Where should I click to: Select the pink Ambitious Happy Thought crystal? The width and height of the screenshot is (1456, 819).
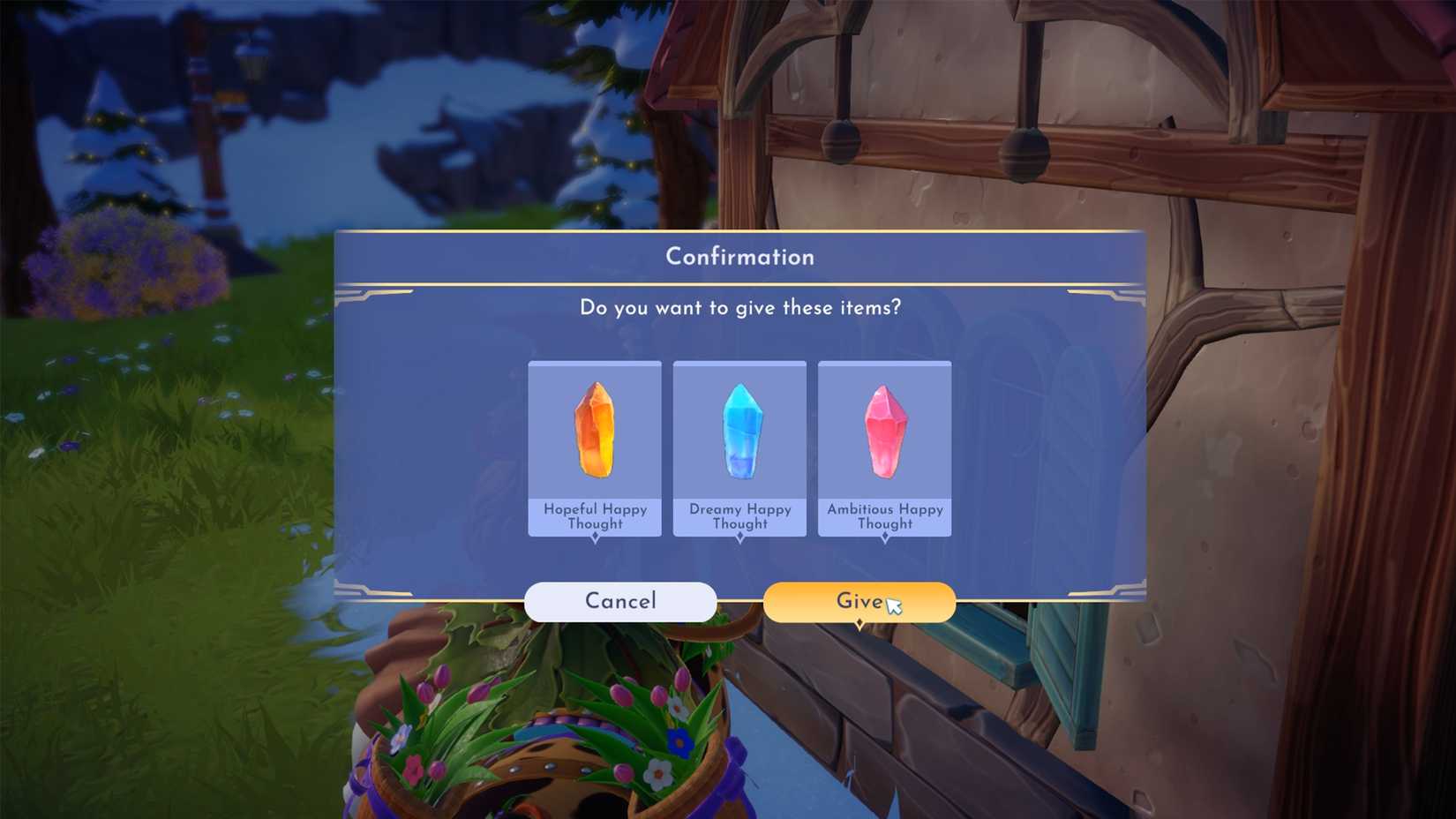(884, 430)
